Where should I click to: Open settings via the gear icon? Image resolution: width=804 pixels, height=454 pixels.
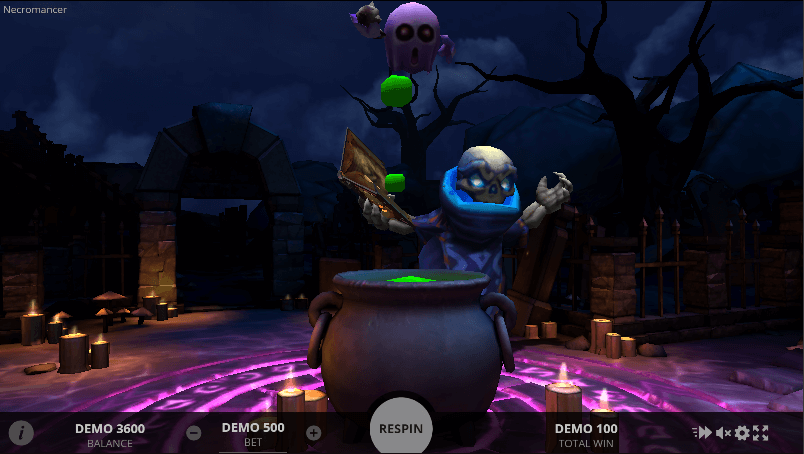click(x=742, y=433)
